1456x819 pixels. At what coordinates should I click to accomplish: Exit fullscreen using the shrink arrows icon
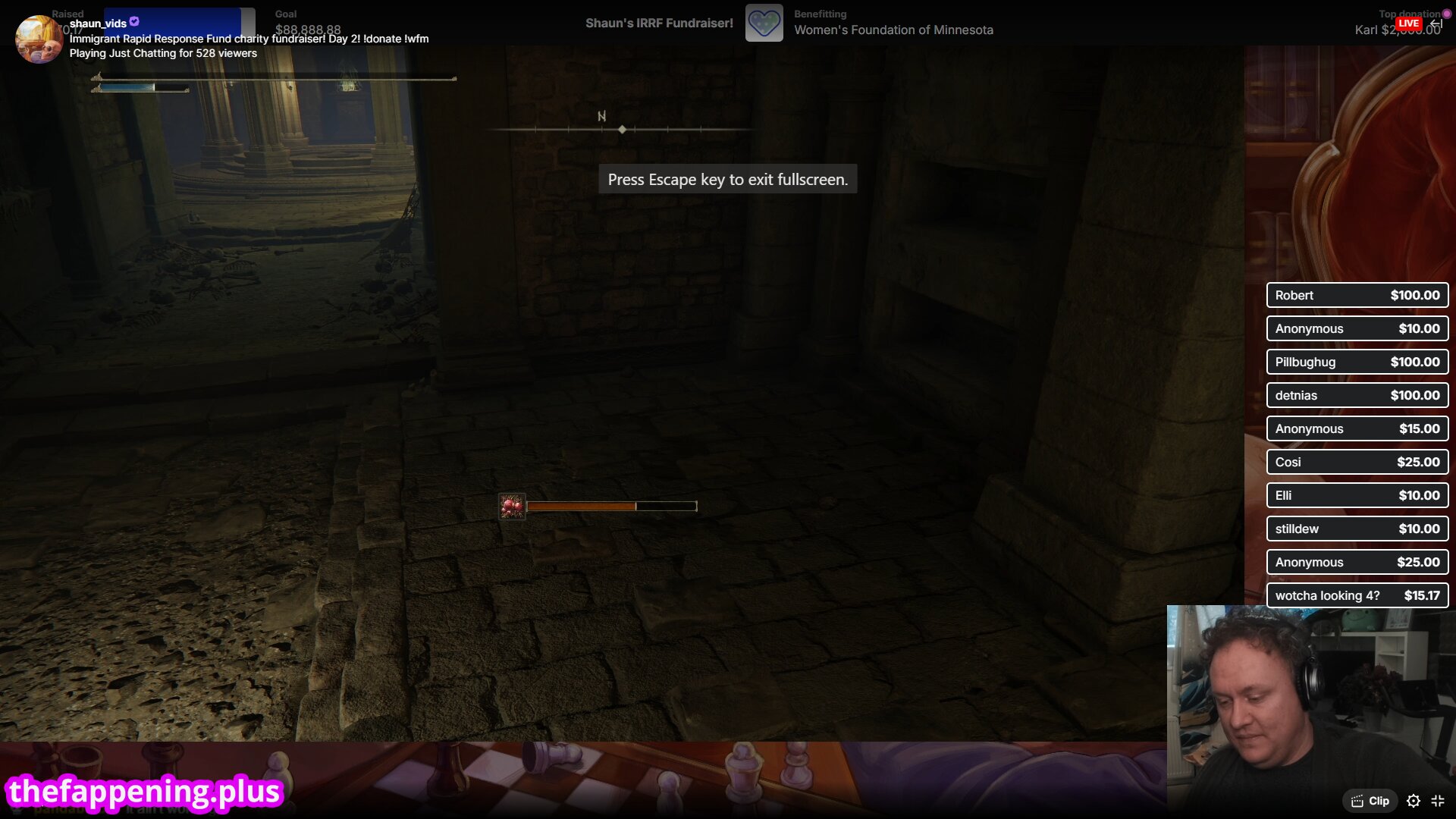1438,801
